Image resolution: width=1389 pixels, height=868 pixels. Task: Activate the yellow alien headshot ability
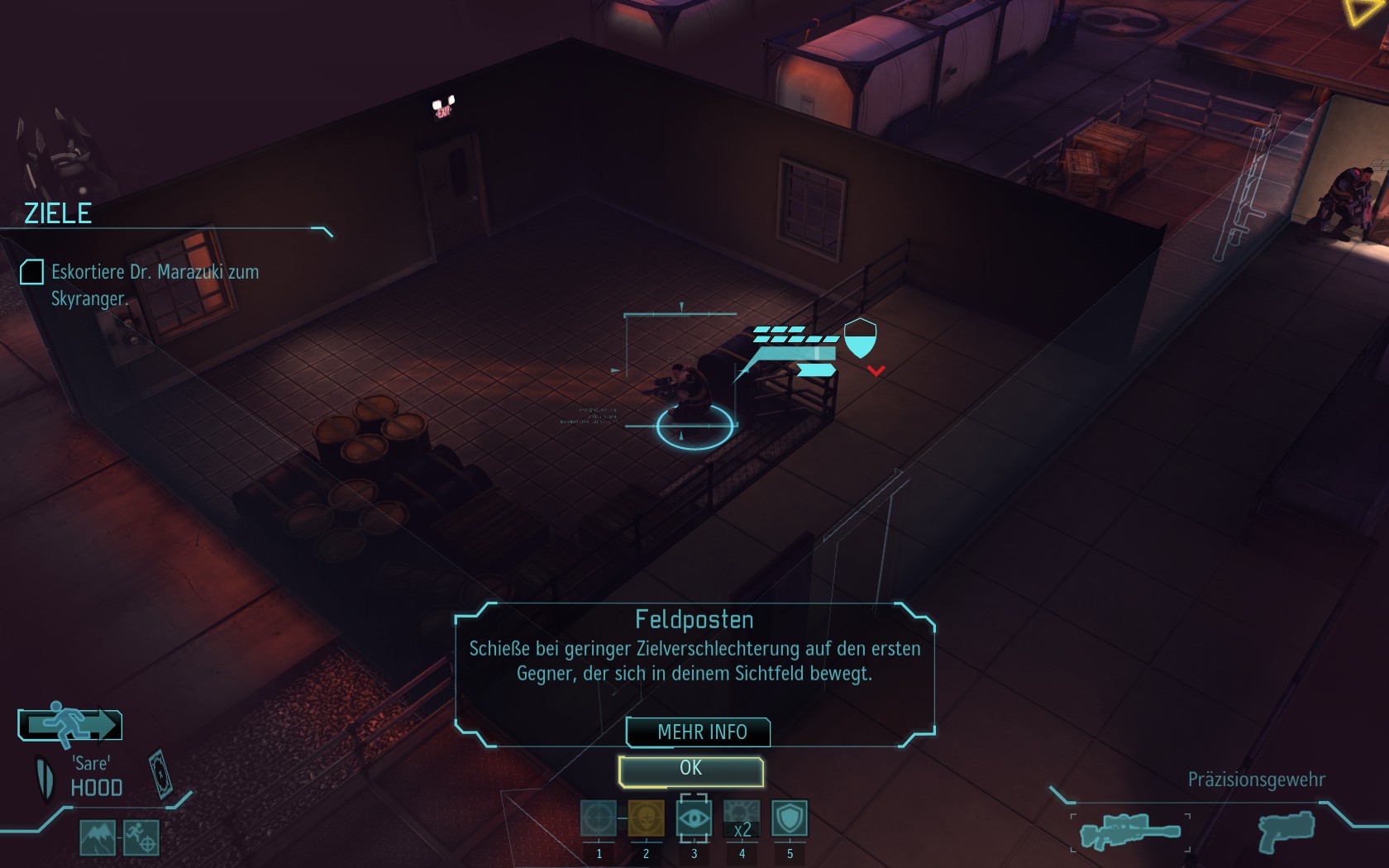pos(646,818)
